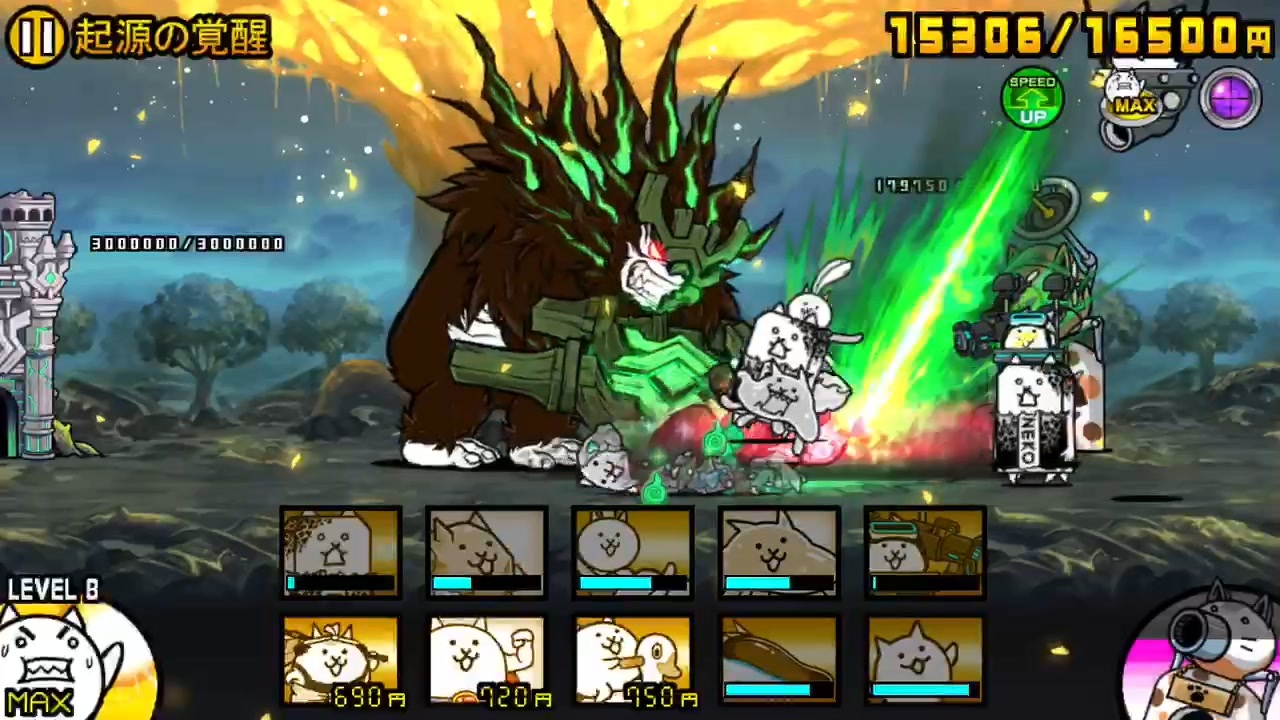Tap the purple Rich Cat orb icon
Screen dimensions: 1280x720
click(1231, 95)
